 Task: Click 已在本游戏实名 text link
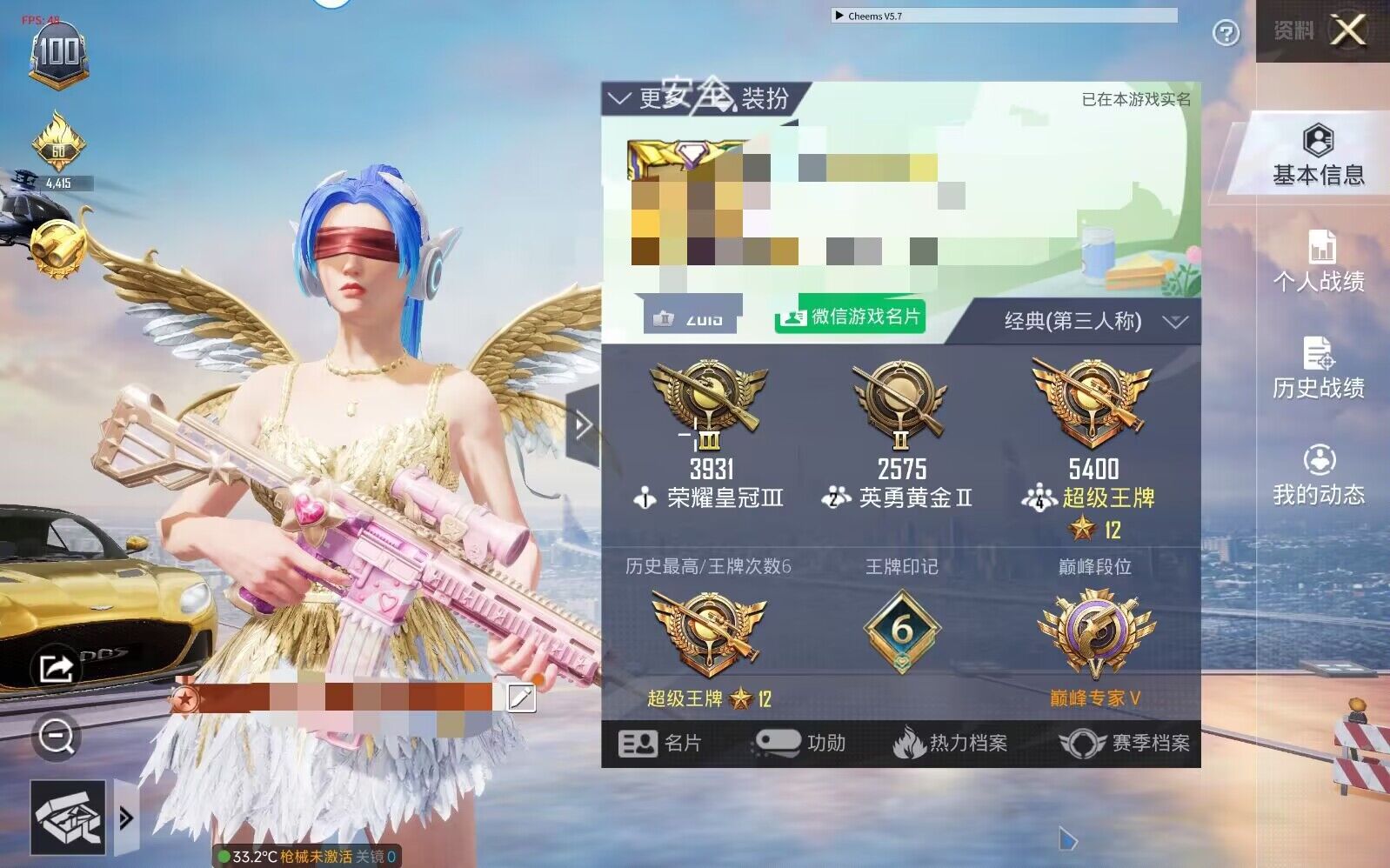coord(1134,99)
